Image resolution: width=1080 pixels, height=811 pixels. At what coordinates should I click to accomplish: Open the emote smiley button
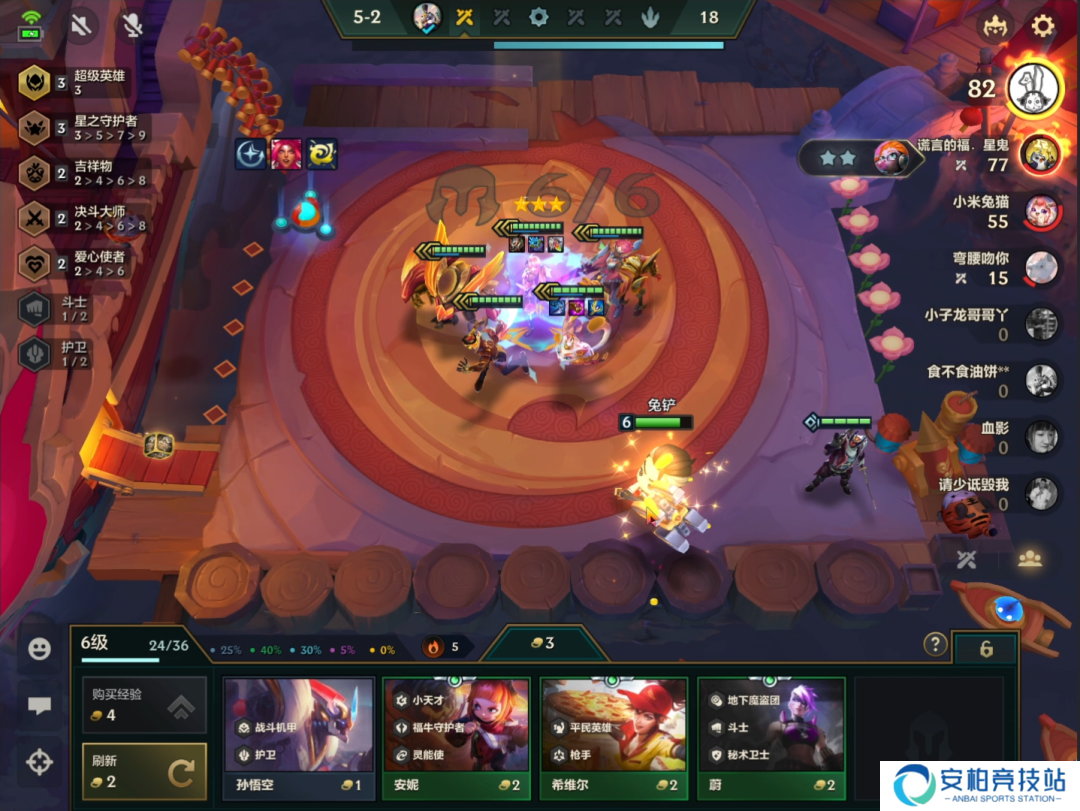[x=40, y=649]
